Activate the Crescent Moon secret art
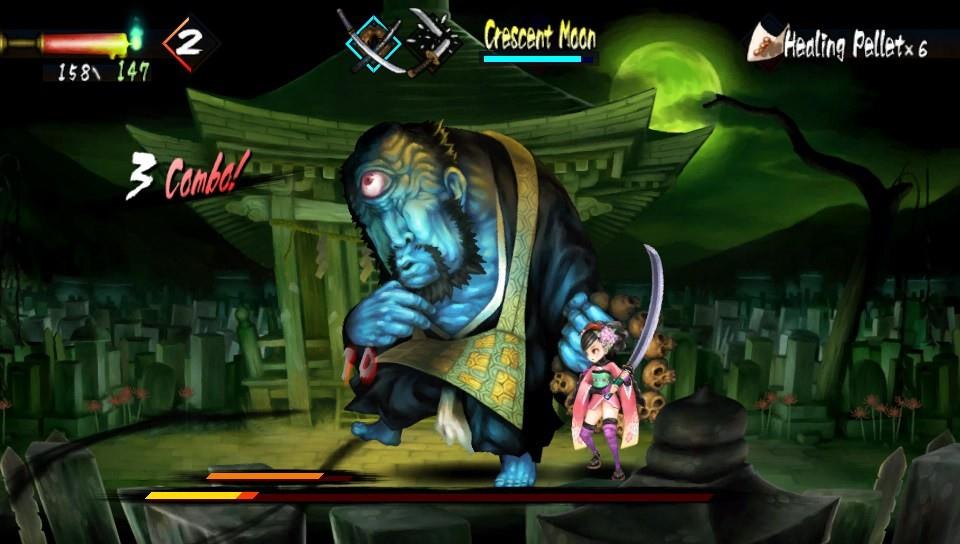 point(540,38)
